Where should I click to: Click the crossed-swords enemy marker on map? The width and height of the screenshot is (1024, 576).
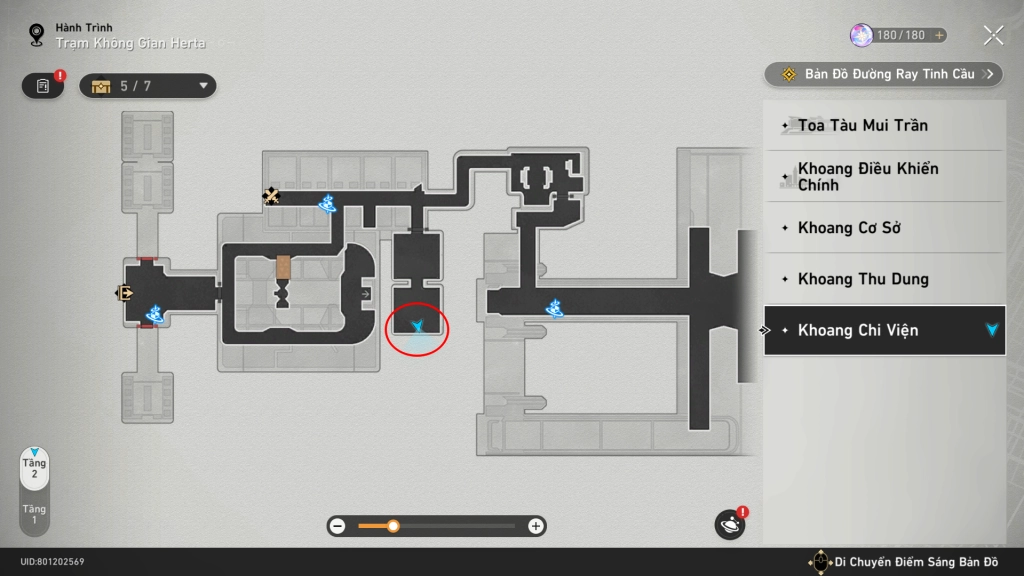[271, 196]
